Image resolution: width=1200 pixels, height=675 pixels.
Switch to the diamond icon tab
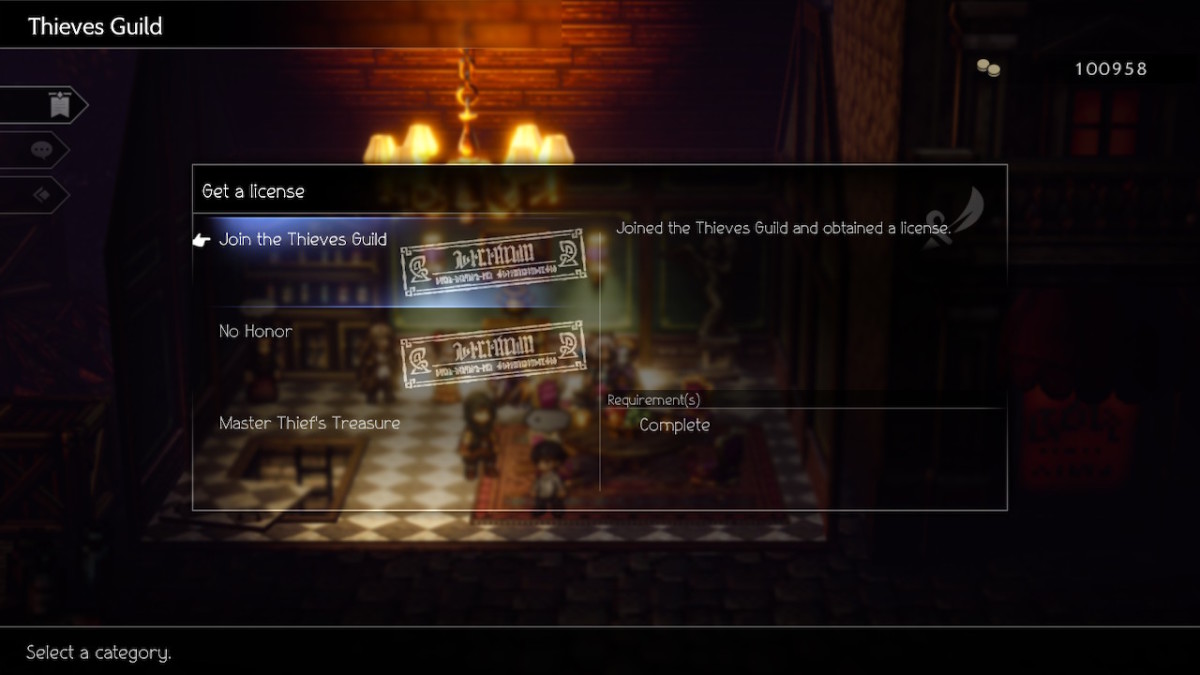(42, 195)
